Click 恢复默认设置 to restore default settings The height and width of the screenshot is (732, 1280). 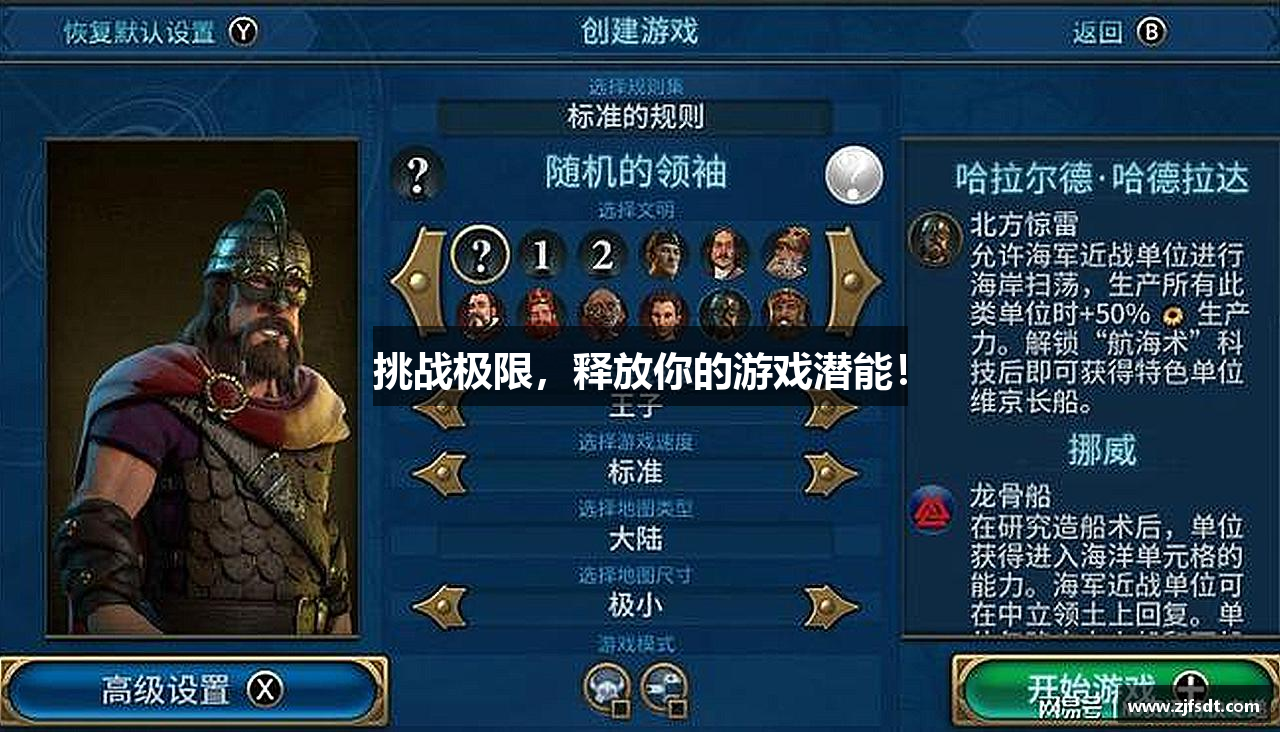pyautogui.click(x=140, y=31)
